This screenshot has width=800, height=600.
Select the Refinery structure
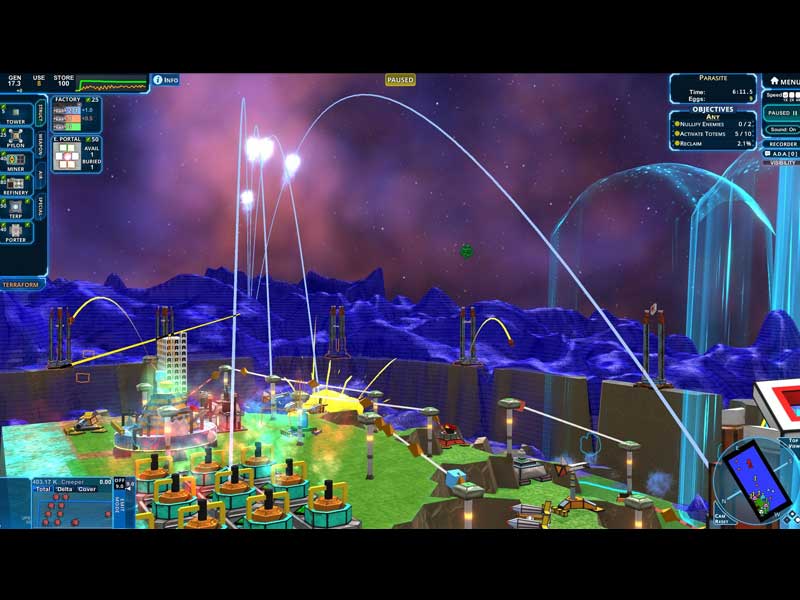[x=15, y=184]
